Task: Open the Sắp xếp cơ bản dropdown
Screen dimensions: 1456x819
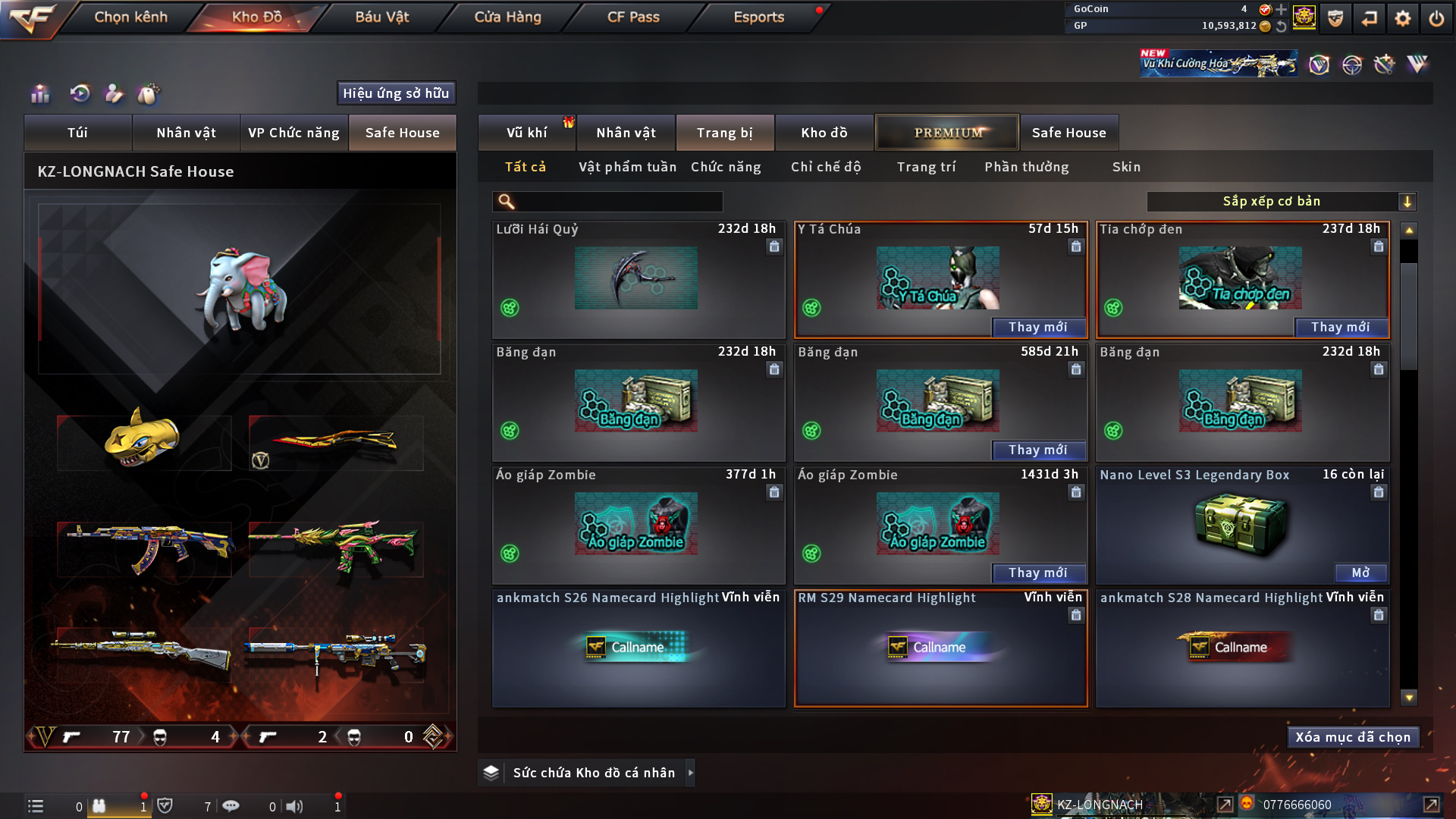Action: [1281, 202]
